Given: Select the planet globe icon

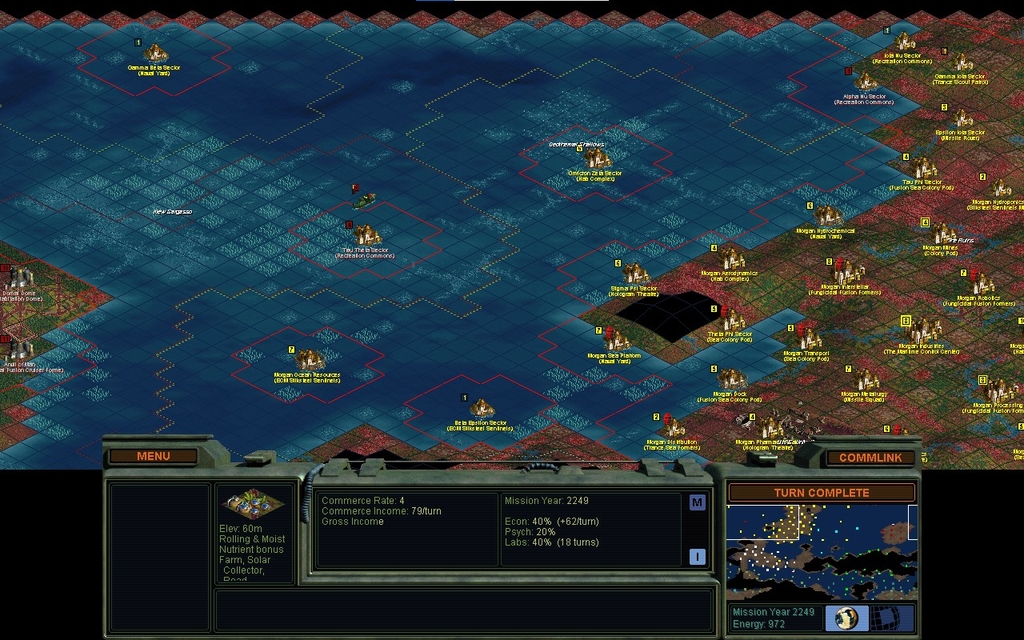Looking at the screenshot, I should (846, 618).
